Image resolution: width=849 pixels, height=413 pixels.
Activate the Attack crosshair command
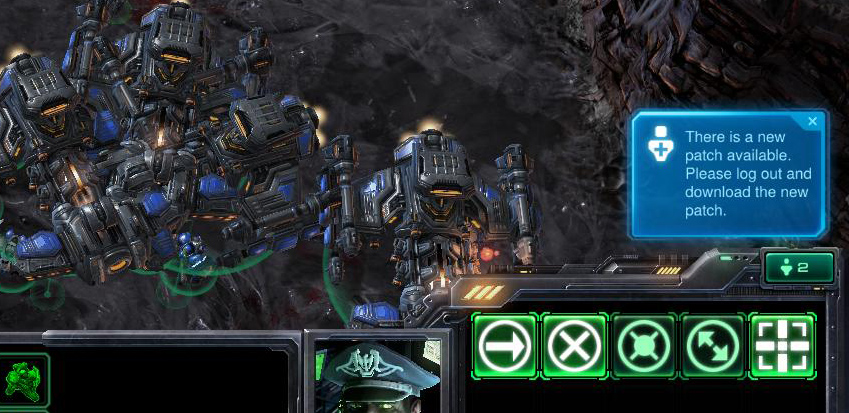(x=782, y=346)
